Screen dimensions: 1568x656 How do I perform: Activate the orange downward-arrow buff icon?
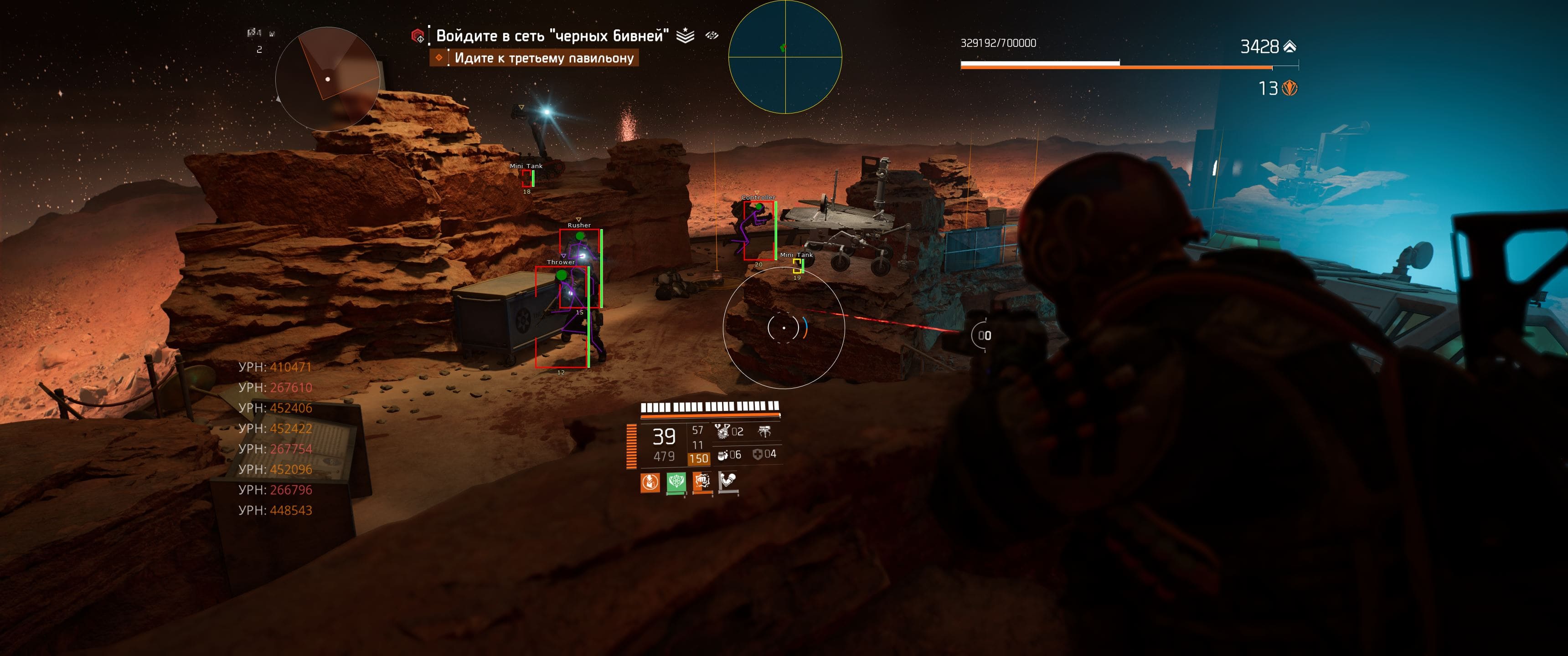pyautogui.click(x=650, y=482)
